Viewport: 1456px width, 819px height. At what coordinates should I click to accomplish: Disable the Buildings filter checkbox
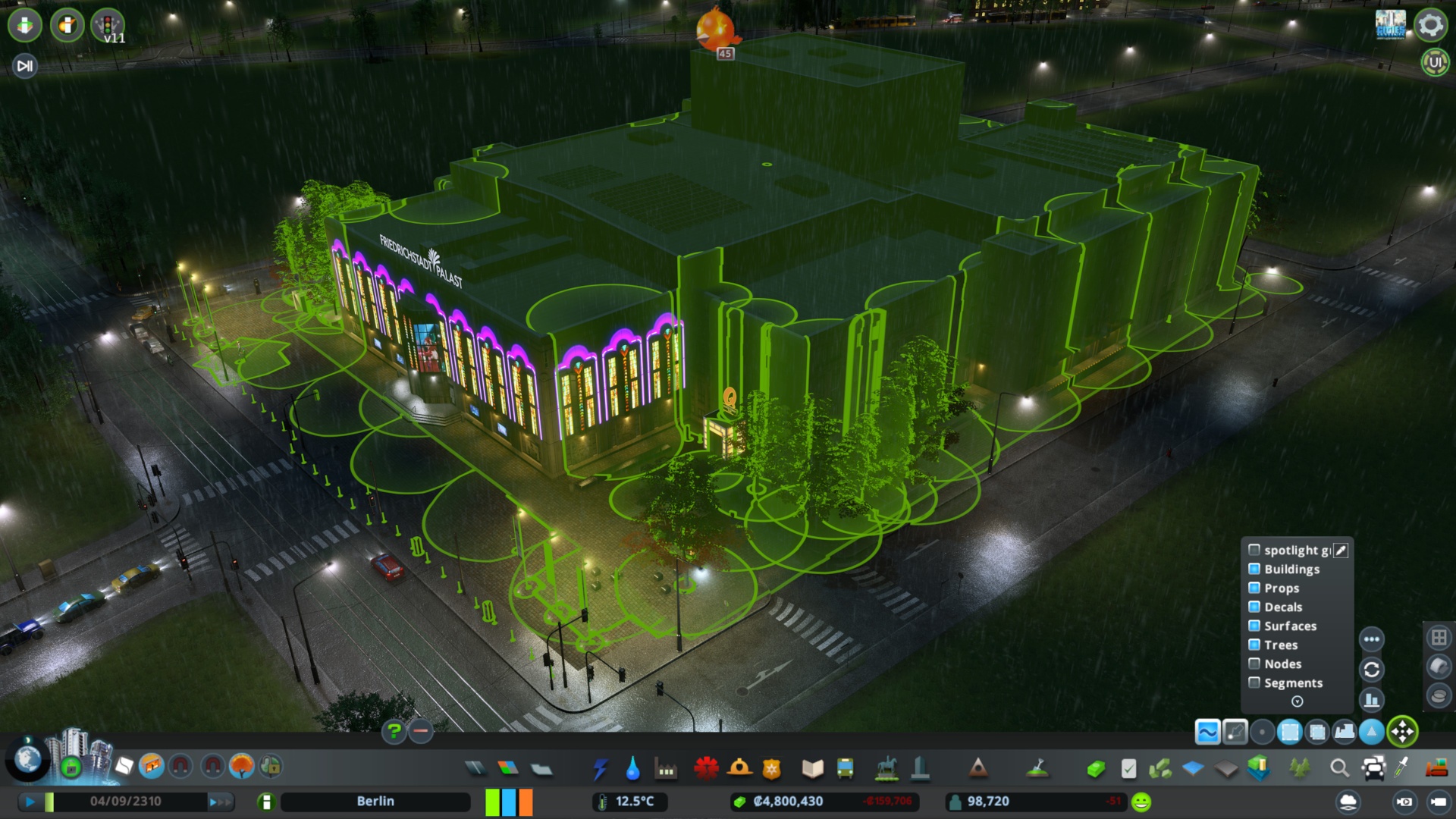coord(1254,569)
